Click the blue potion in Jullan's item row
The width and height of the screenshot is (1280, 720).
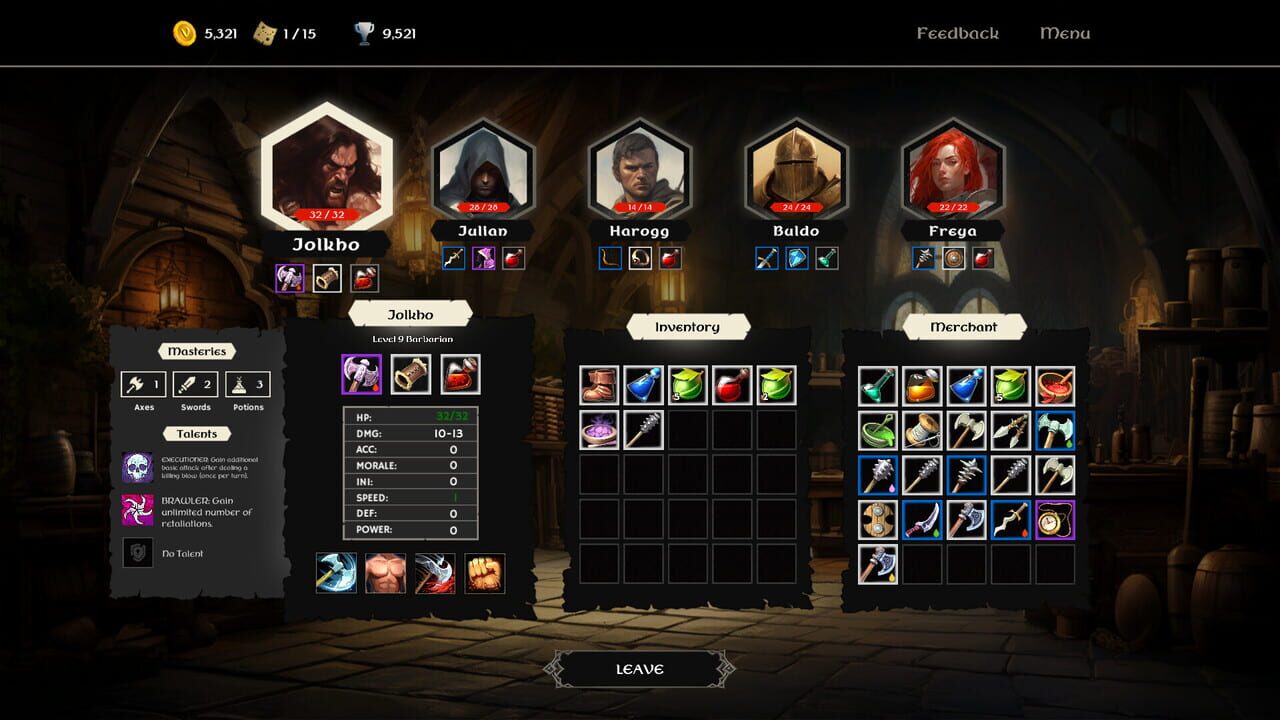coord(452,257)
